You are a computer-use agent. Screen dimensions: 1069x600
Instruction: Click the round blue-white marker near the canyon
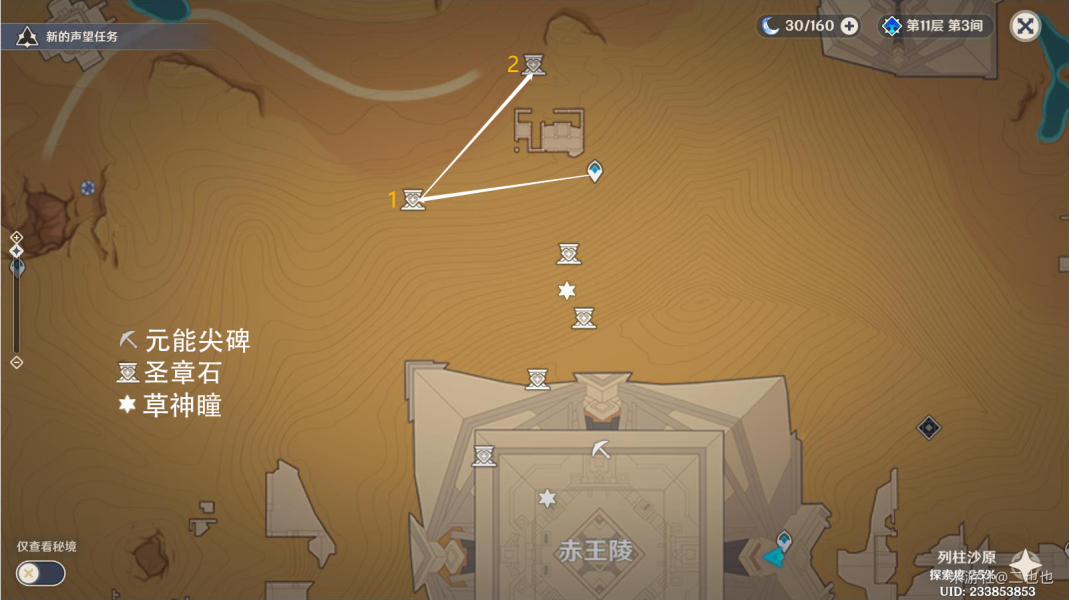(x=88, y=187)
